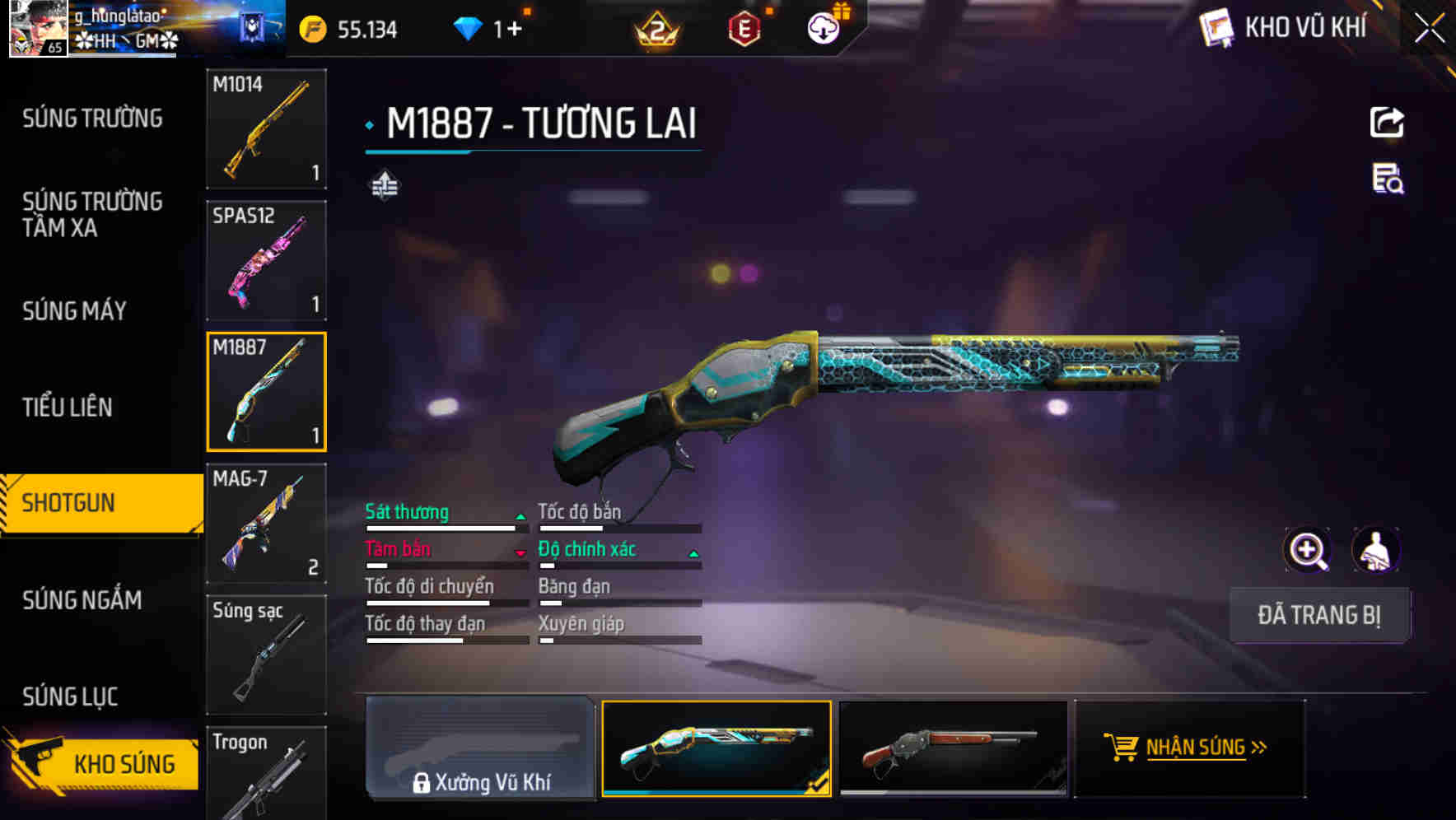
Task: Click the shopping cart icon beside NHẬN SÚNG
Action: click(1122, 748)
